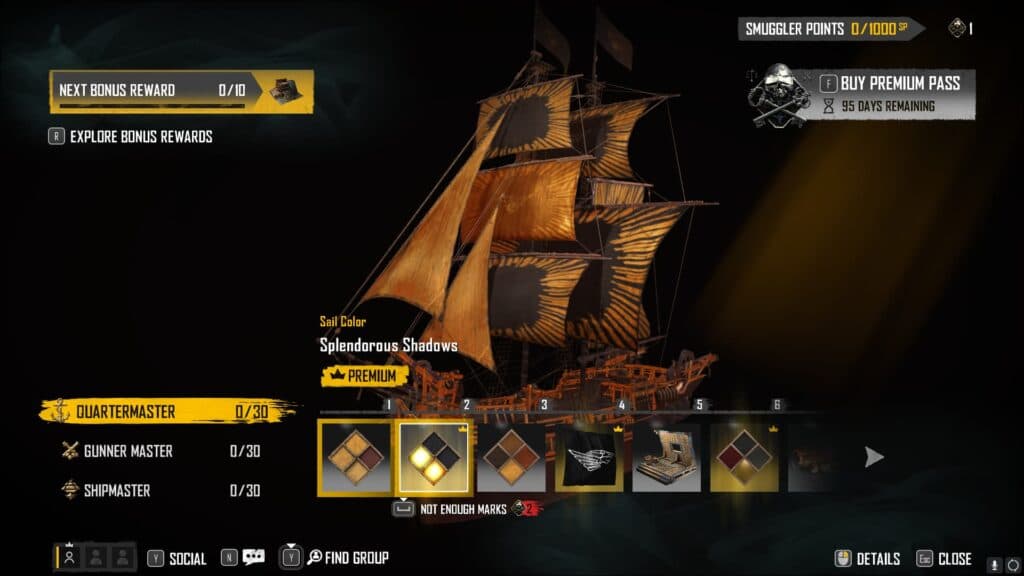
Task: Select the Next Bonus Reward banner
Action: 181,90
